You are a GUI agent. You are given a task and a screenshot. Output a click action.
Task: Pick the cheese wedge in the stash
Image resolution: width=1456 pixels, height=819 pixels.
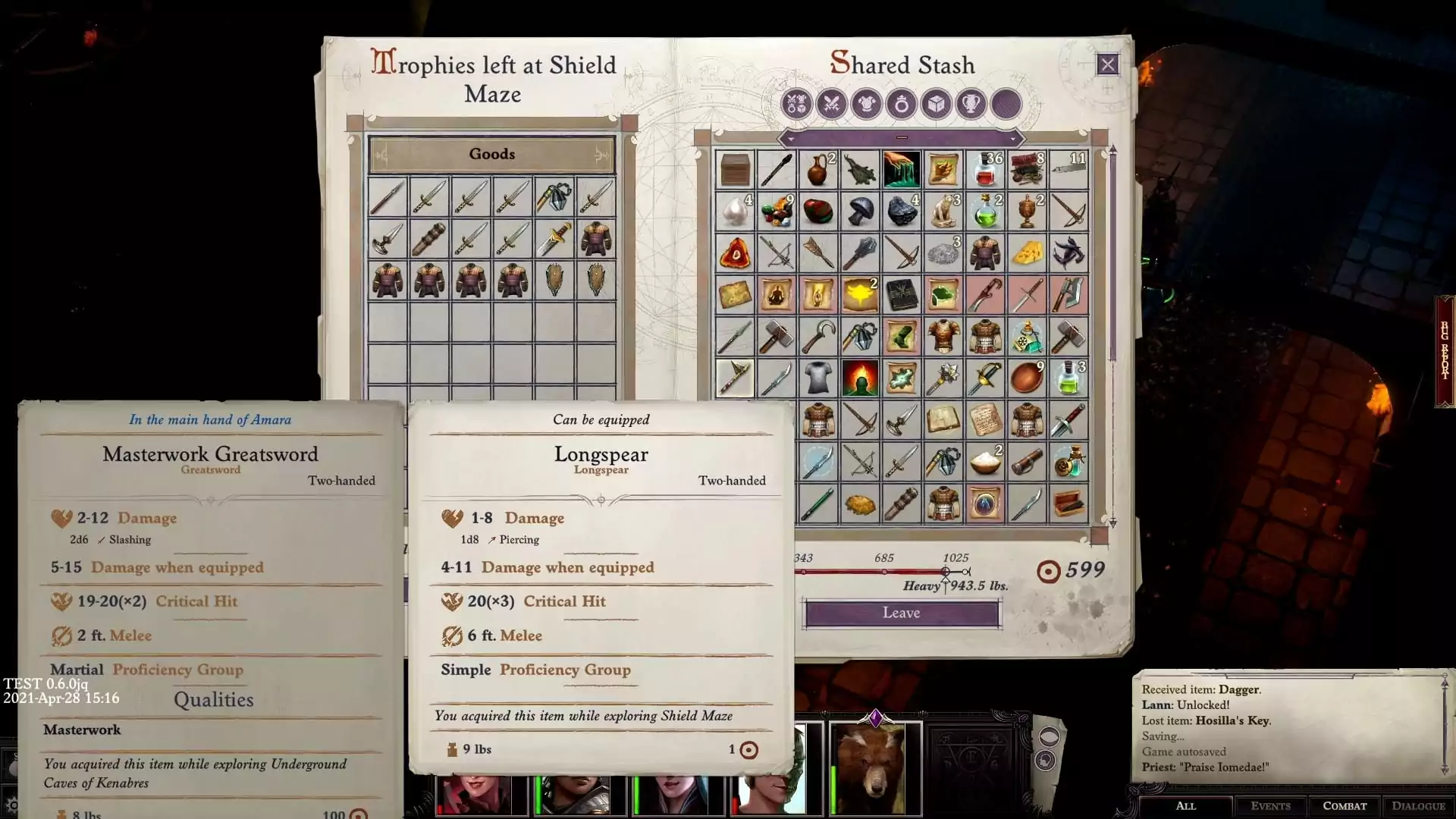coord(1027,253)
